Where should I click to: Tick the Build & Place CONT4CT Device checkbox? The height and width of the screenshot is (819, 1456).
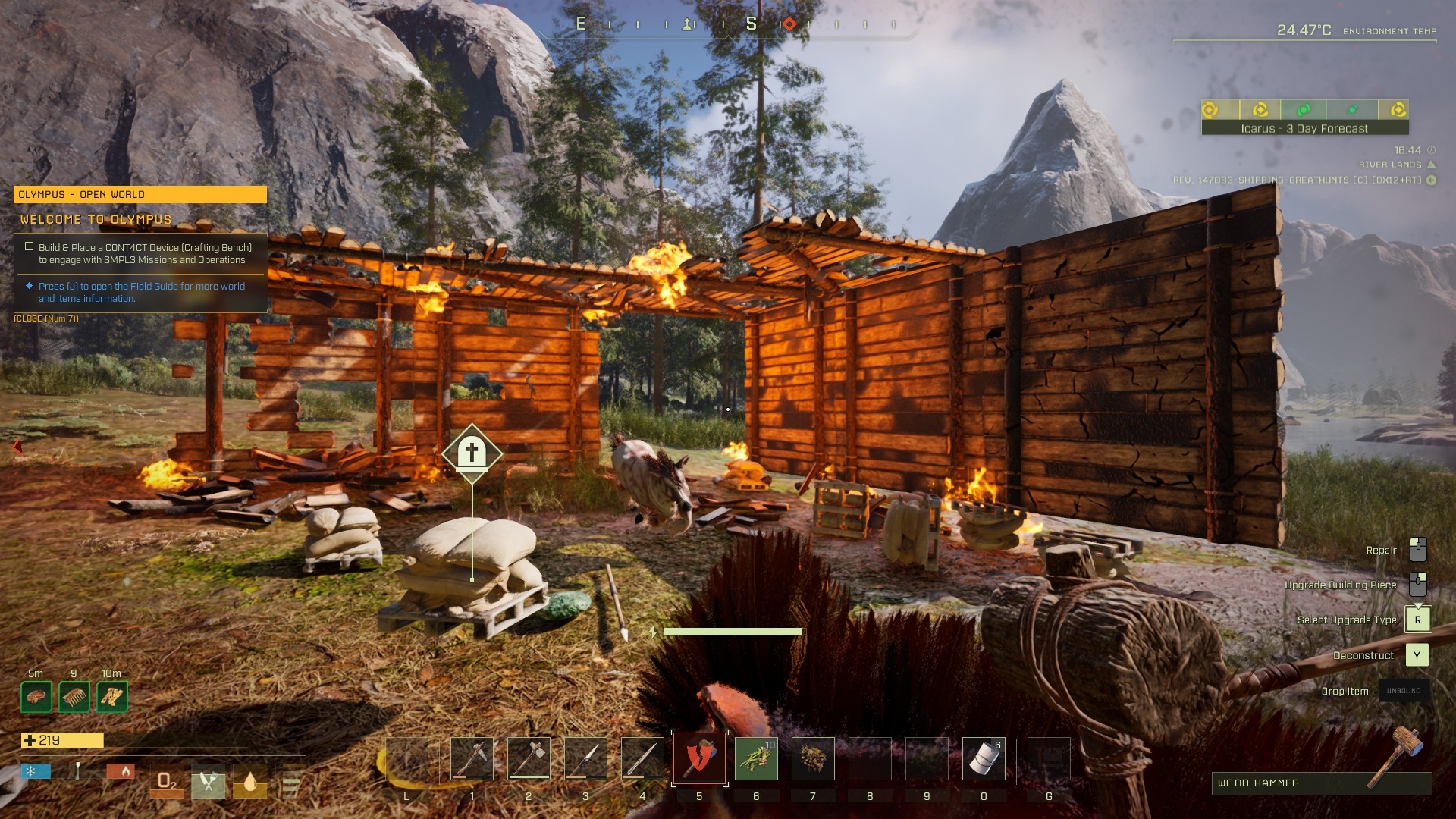[30, 246]
